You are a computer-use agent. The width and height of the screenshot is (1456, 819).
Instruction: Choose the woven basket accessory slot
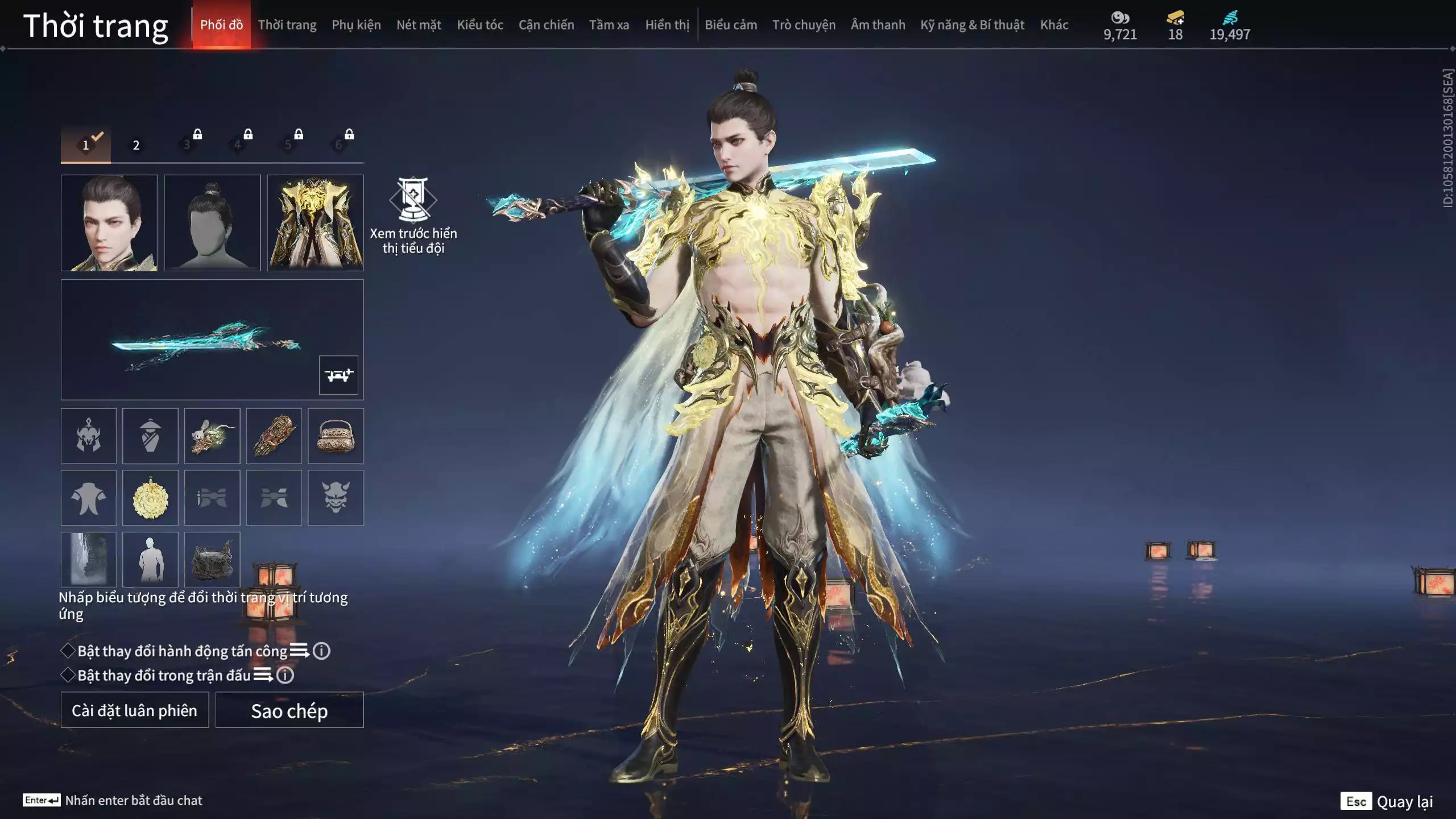tap(336, 436)
